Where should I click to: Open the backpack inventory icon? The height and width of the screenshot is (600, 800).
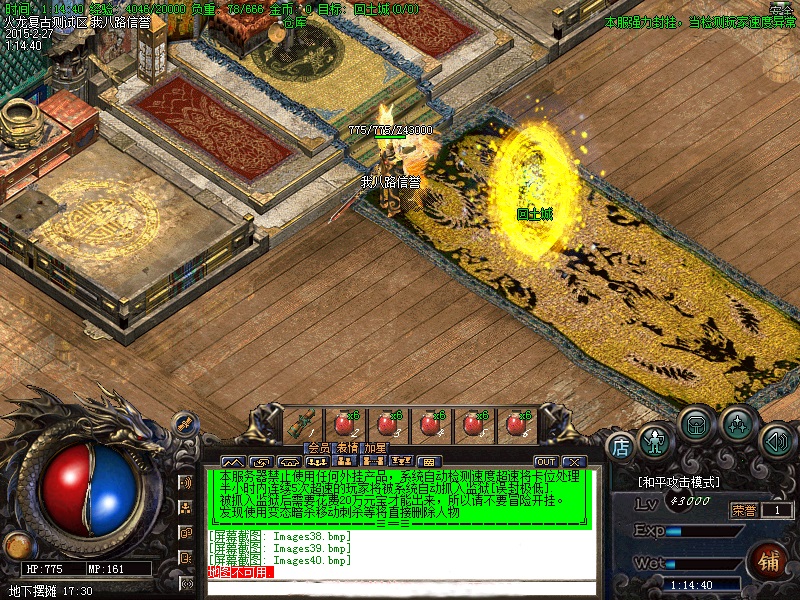[696, 423]
